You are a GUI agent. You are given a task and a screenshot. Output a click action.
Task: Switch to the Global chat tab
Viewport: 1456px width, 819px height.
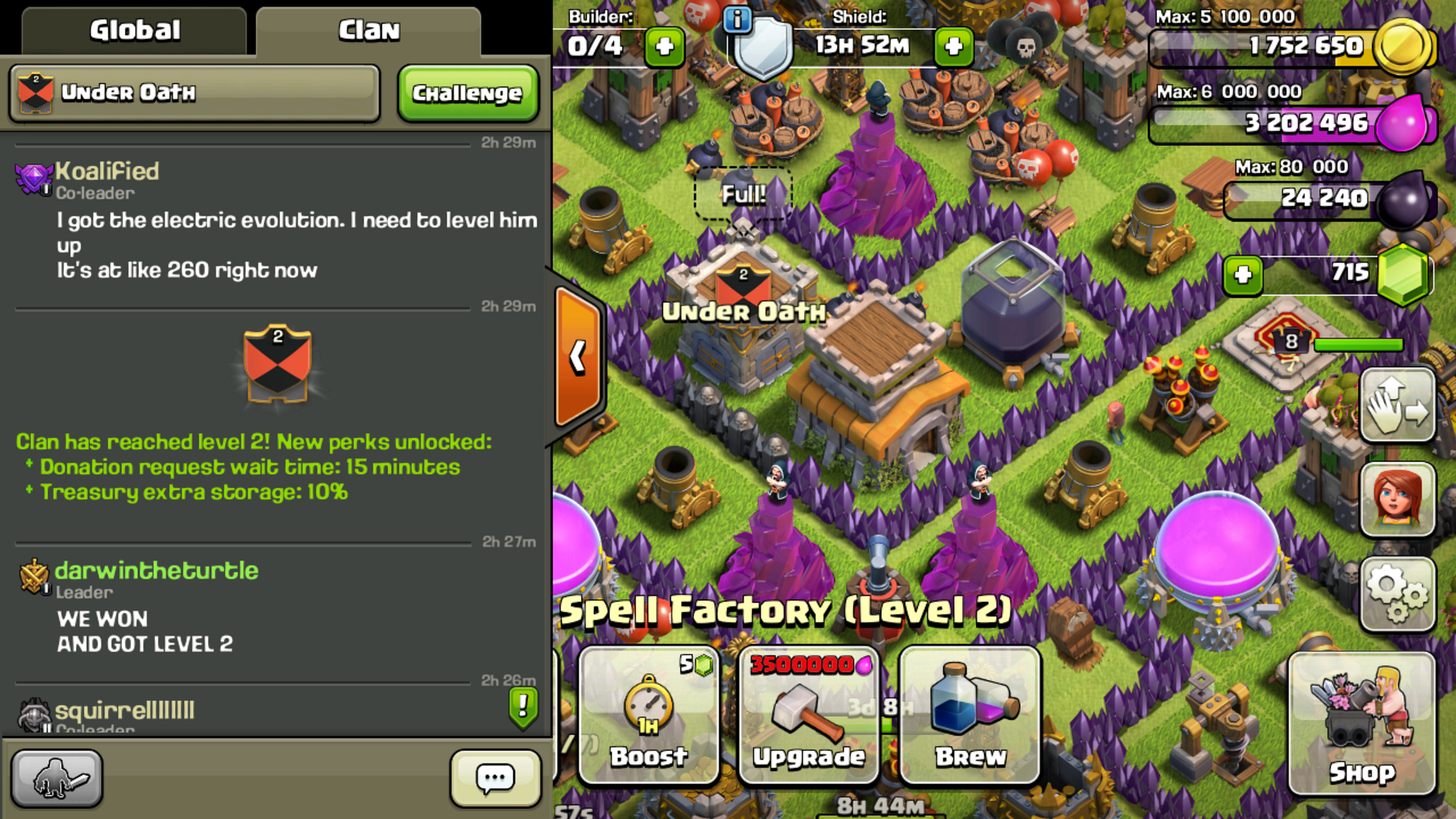[134, 30]
